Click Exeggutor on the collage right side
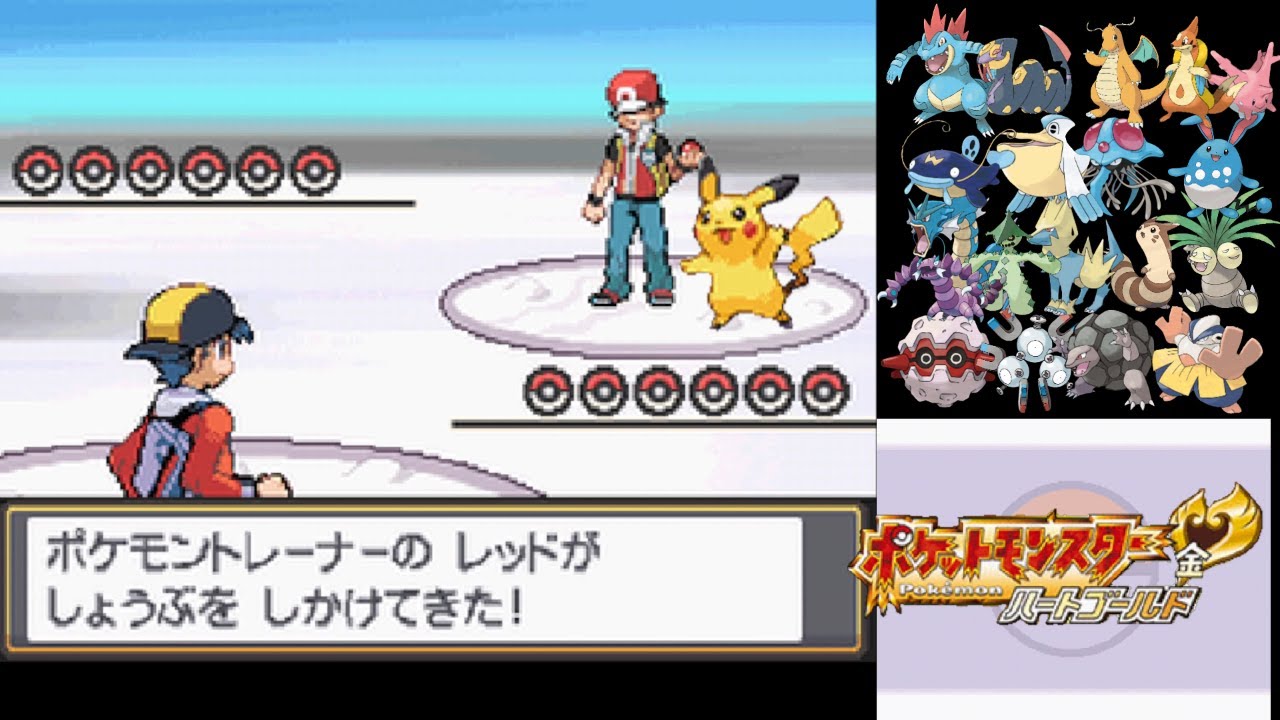Screen dimensions: 1280x720 (x=1220, y=263)
